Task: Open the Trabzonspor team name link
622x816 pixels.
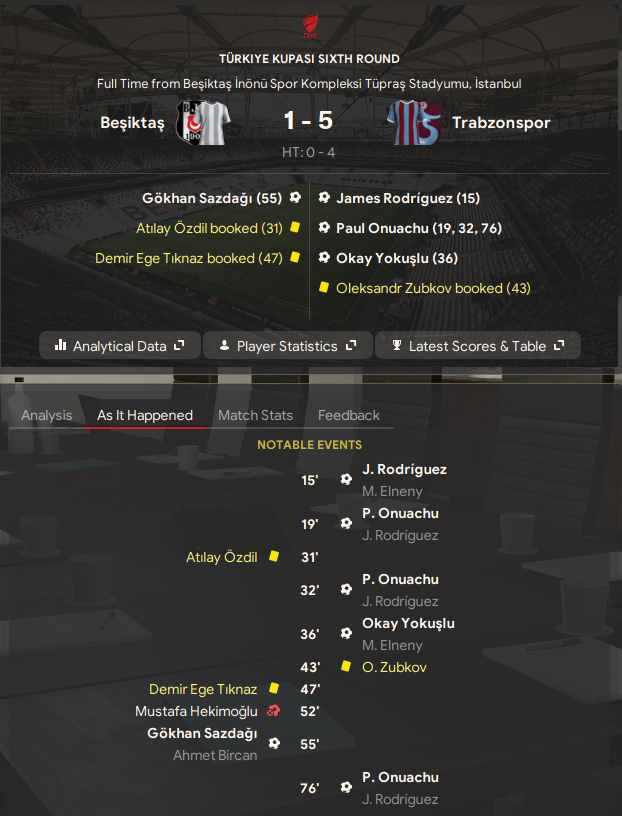Action: [x=501, y=123]
